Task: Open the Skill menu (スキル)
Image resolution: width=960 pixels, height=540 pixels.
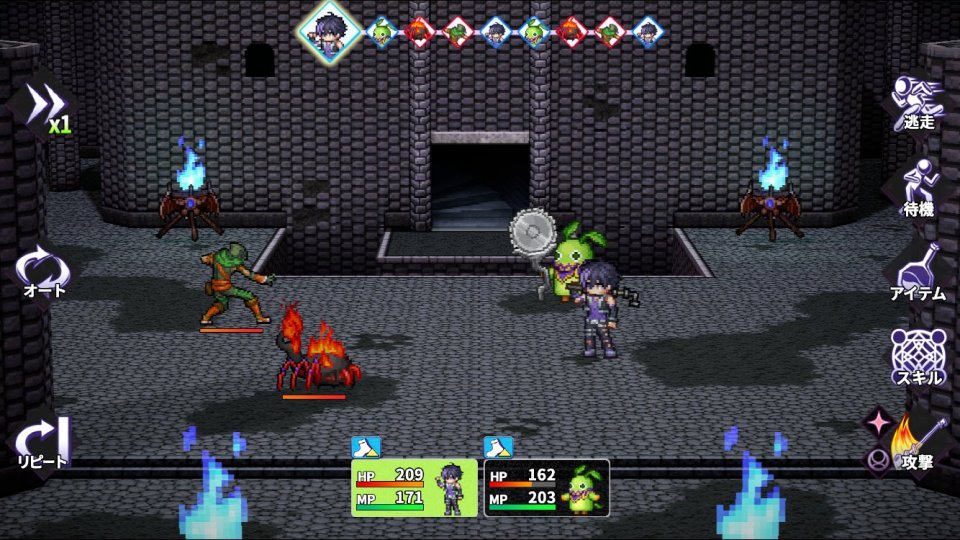Action: pyautogui.click(x=918, y=357)
